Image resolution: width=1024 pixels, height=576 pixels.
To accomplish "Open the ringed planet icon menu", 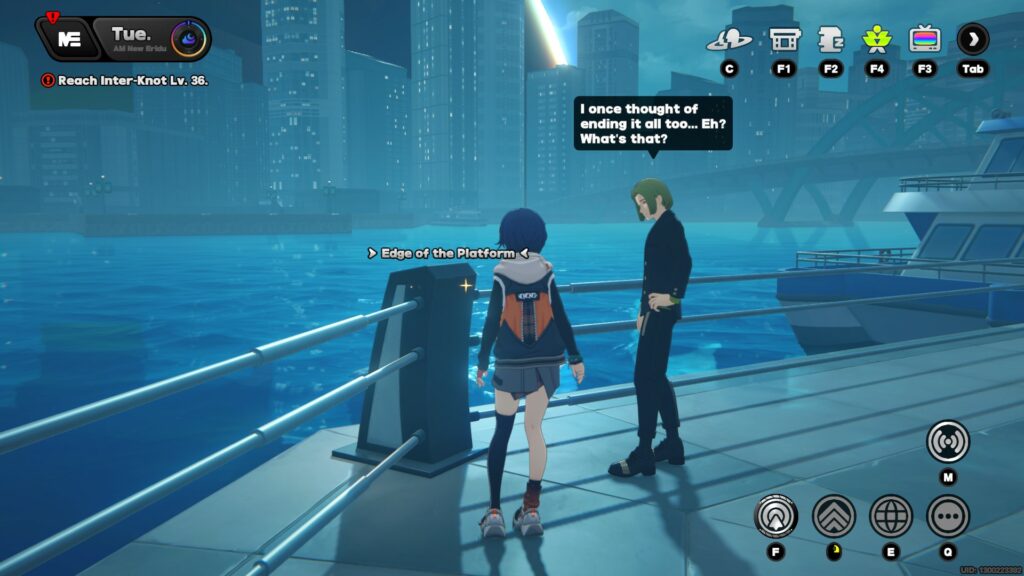I will coord(729,40).
